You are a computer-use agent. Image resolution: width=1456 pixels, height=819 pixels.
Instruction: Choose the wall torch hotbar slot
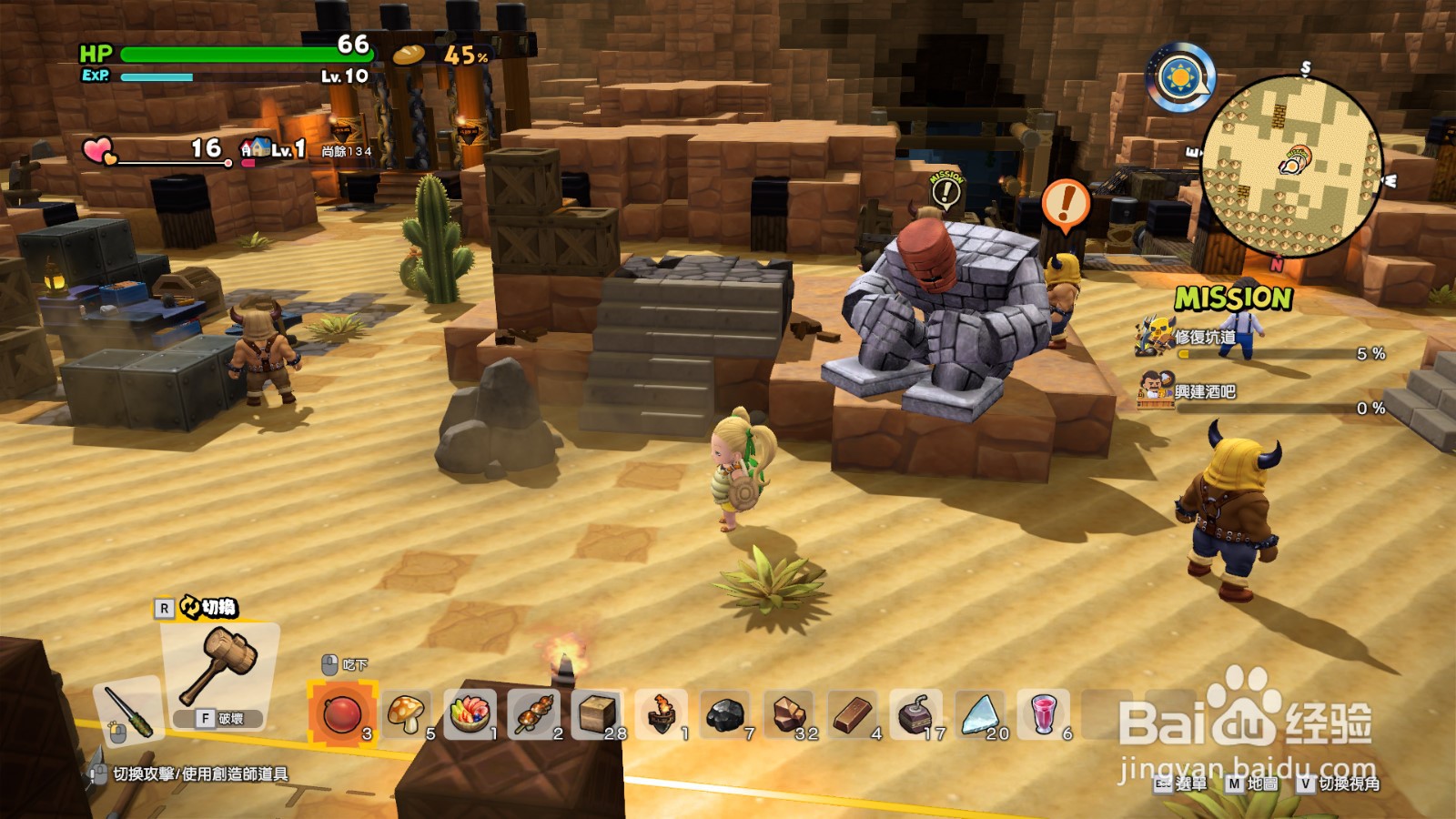pos(662,714)
